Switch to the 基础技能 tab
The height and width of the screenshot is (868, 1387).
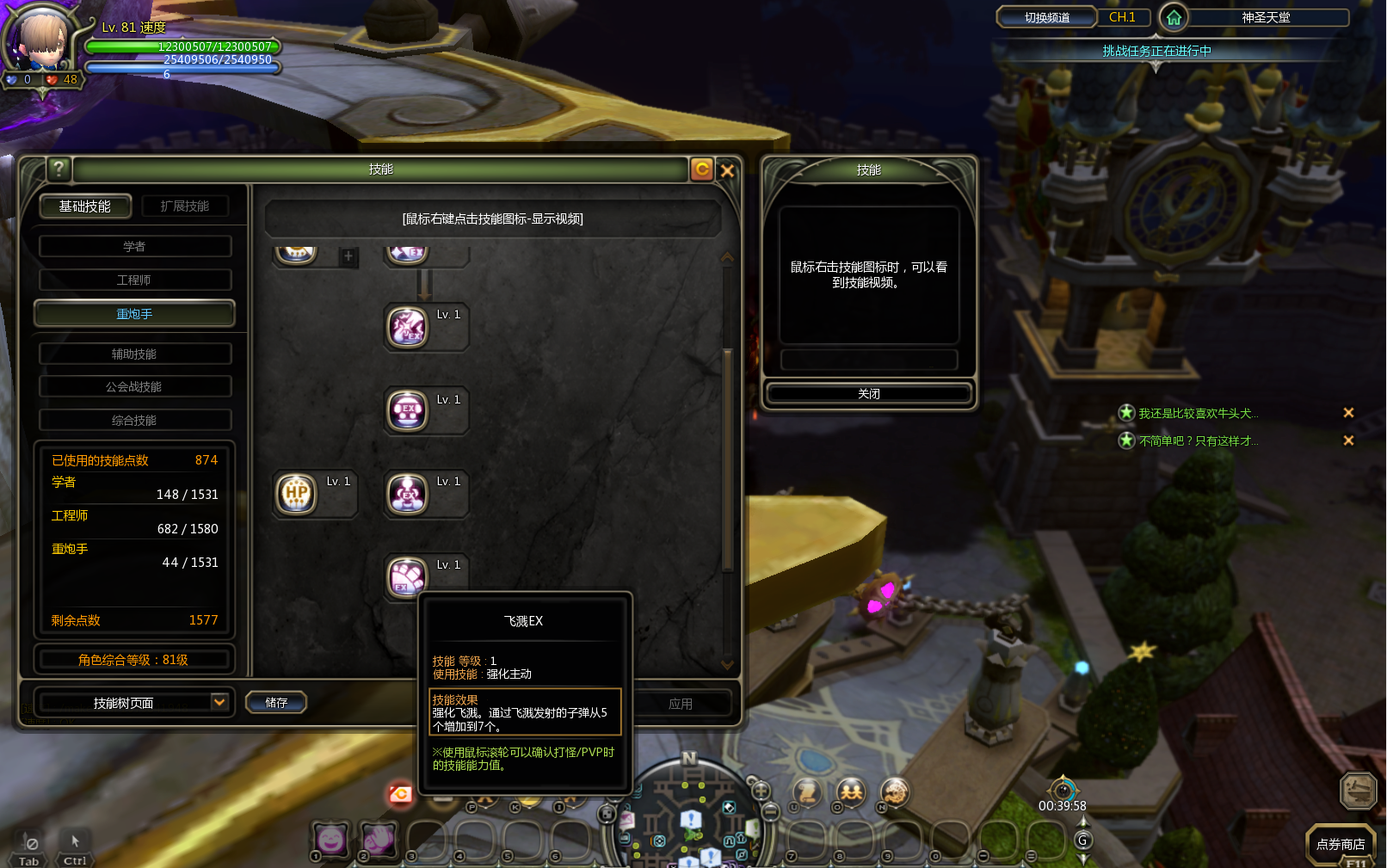click(x=85, y=206)
